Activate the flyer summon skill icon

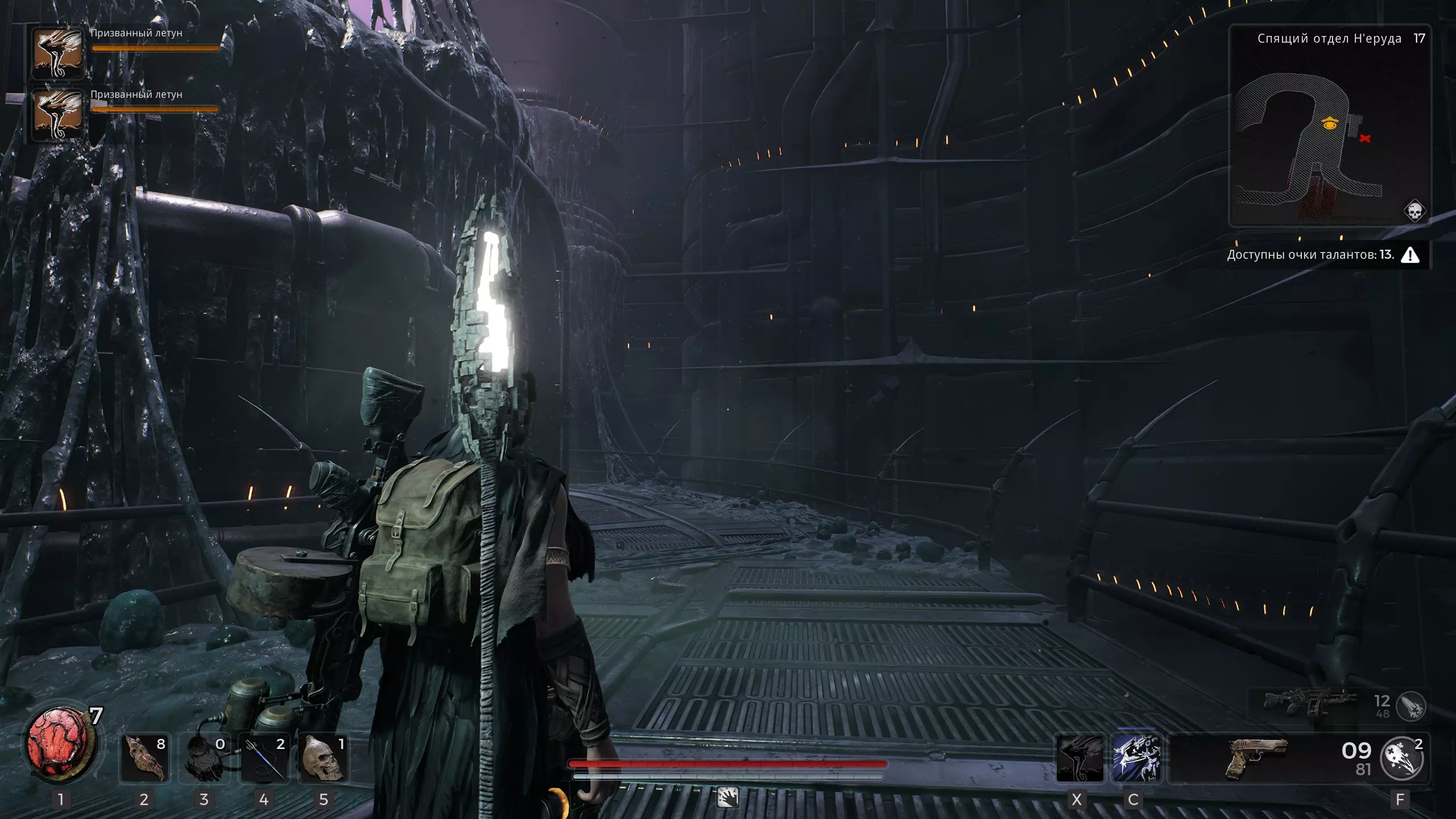1079,758
